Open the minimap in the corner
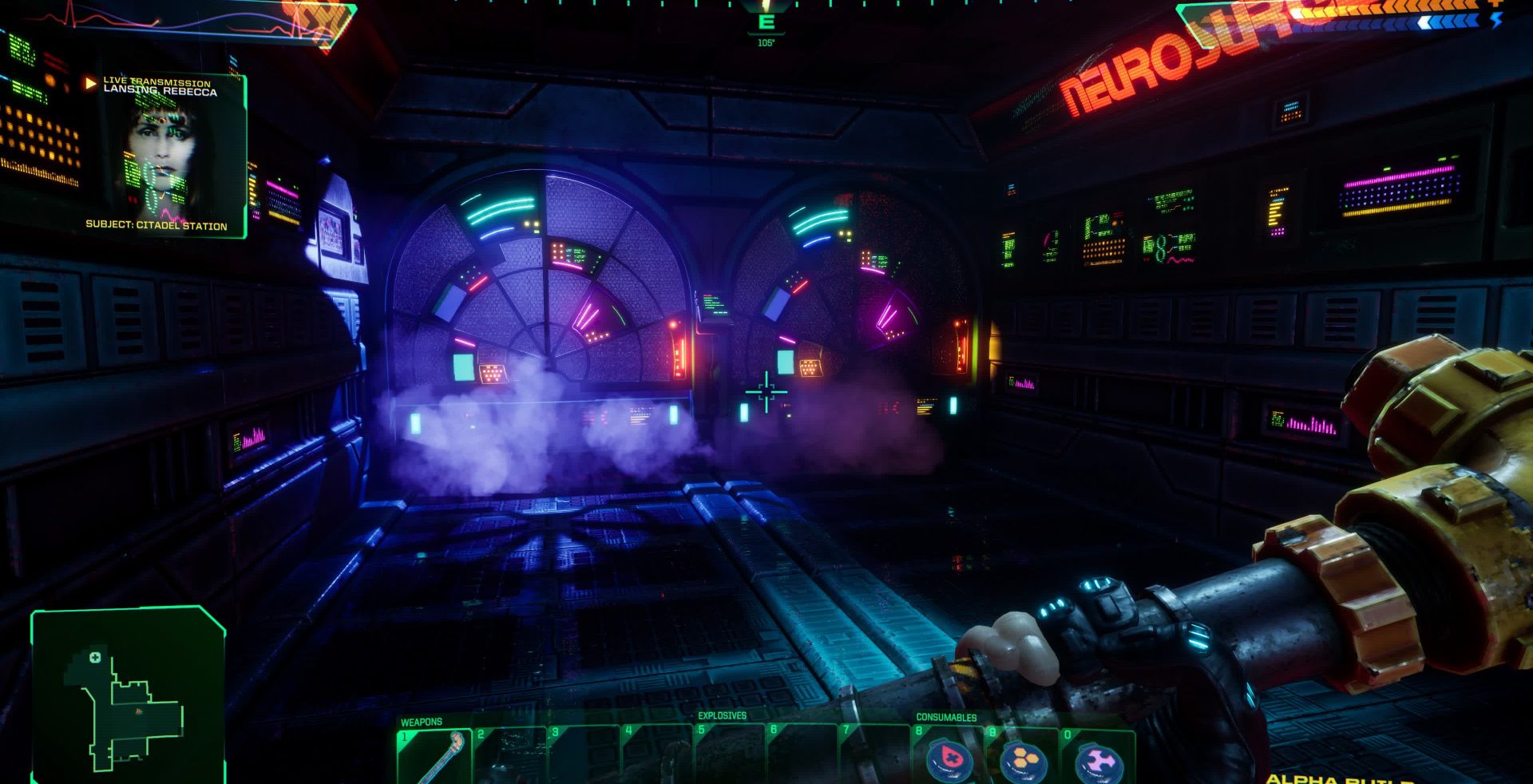Screen dimensions: 1533x784 (128, 695)
